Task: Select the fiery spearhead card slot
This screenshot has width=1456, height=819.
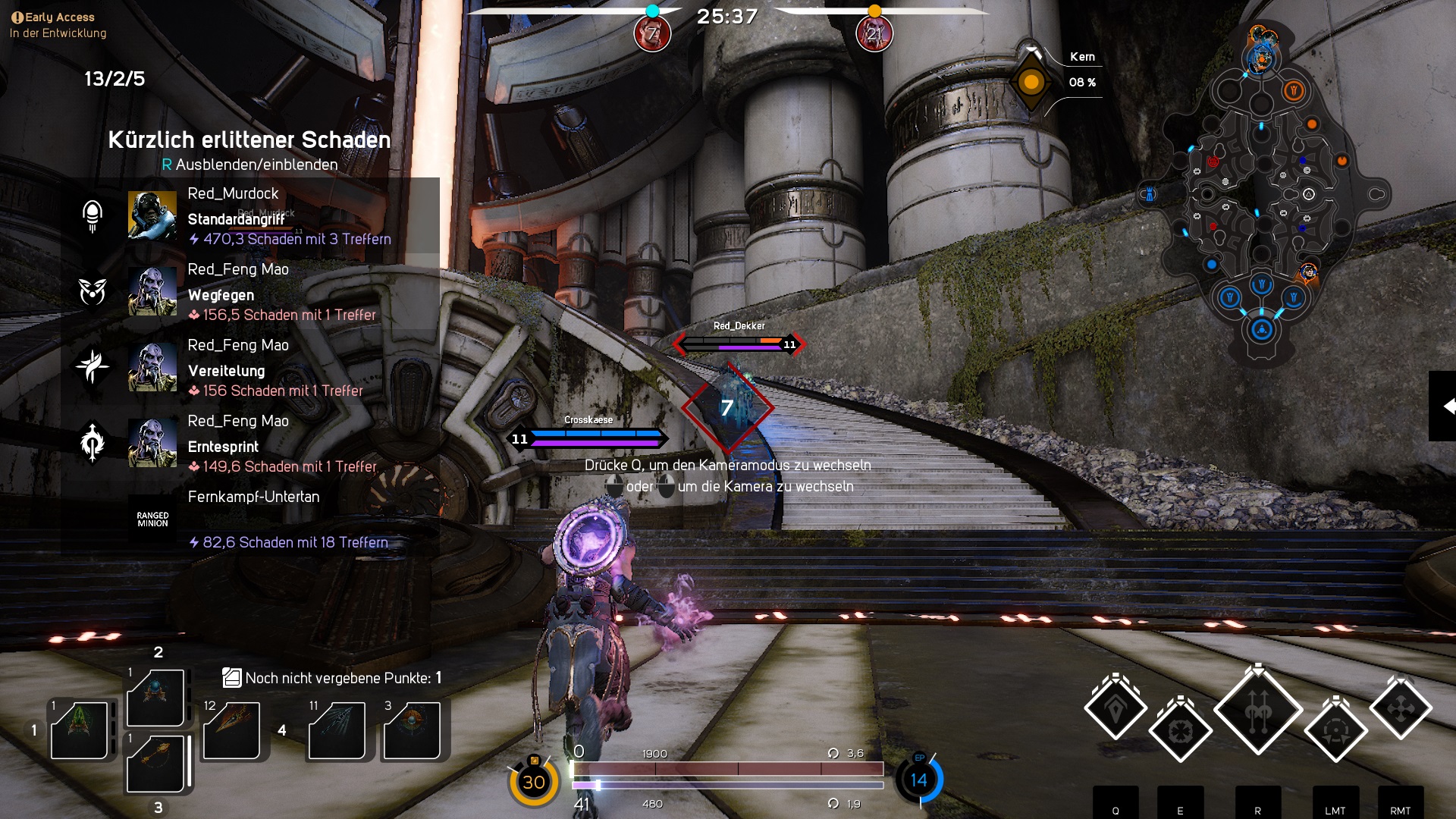Action: tap(231, 730)
